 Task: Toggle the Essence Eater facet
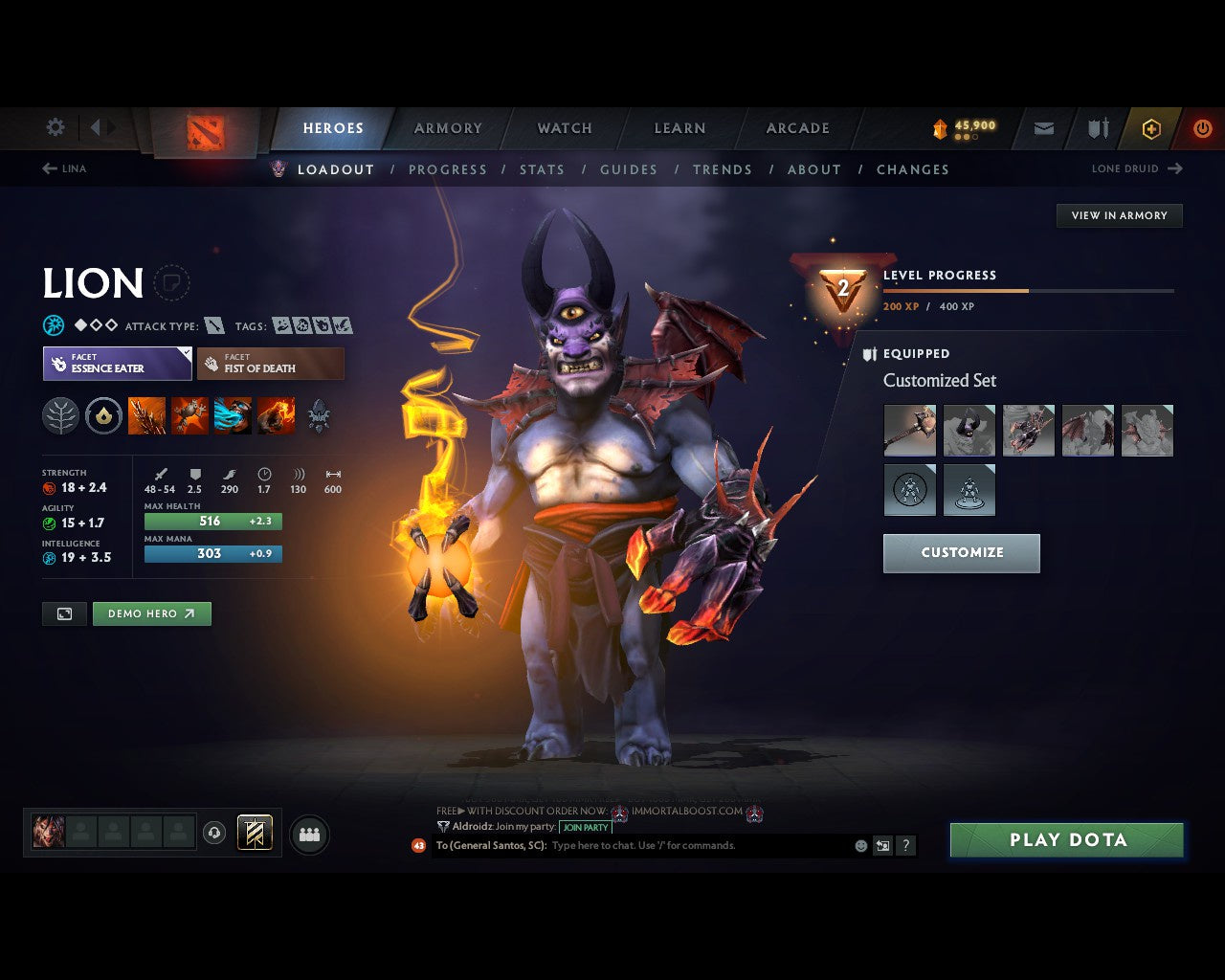click(116, 364)
